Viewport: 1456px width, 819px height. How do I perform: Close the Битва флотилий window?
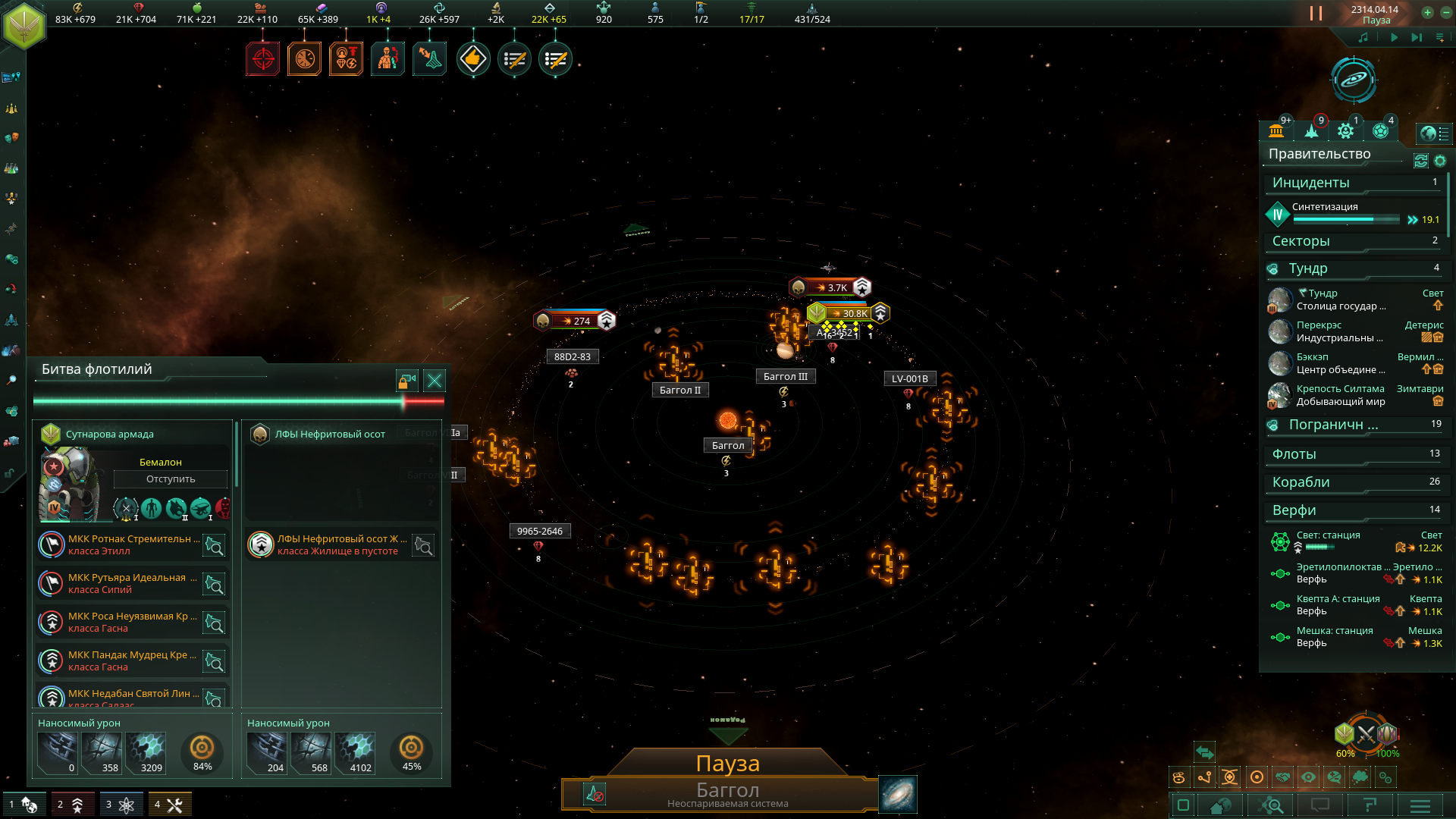tap(435, 381)
